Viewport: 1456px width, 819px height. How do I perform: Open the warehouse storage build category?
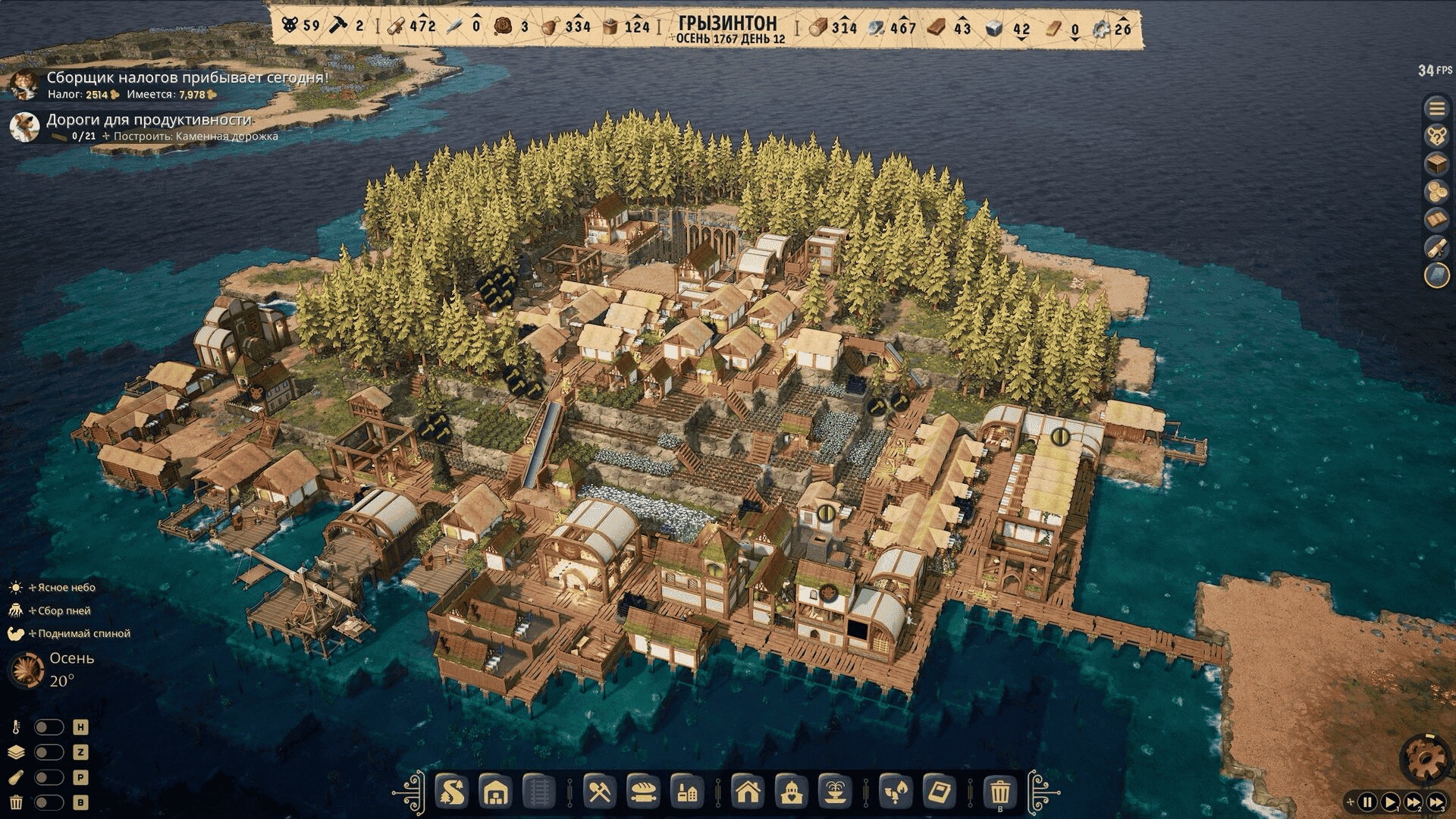point(495,793)
